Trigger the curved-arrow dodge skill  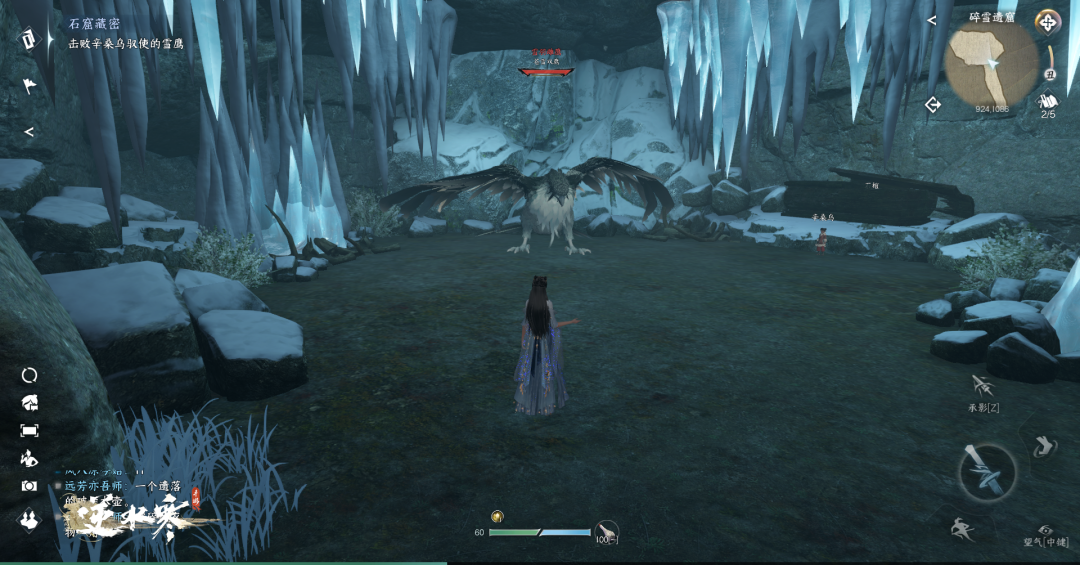[x=1043, y=445]
